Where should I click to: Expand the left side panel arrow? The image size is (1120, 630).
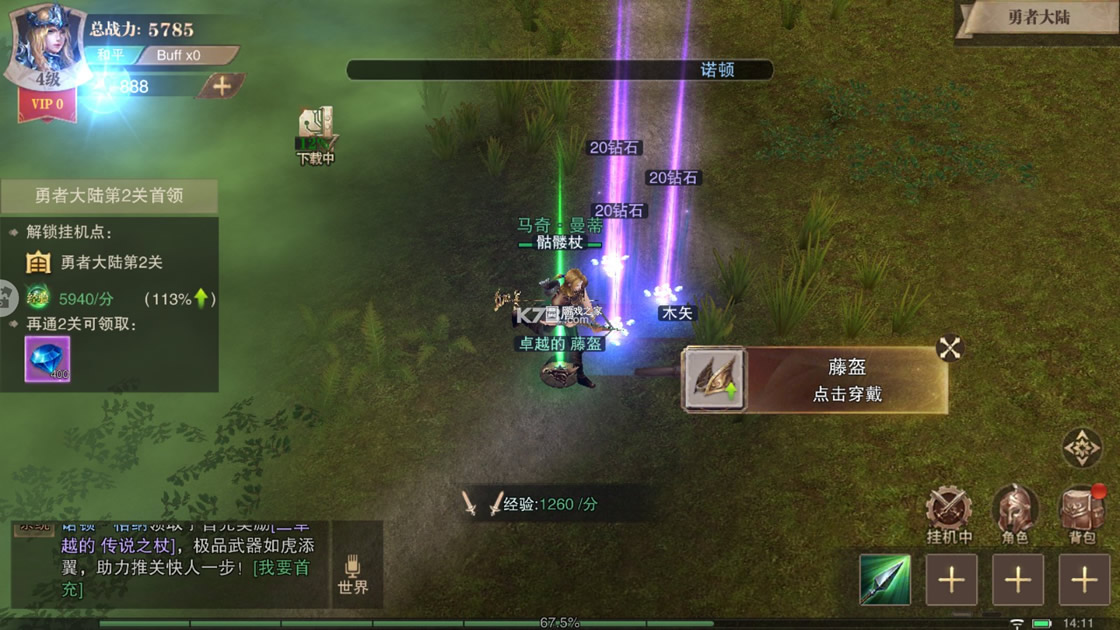point(7,297)
